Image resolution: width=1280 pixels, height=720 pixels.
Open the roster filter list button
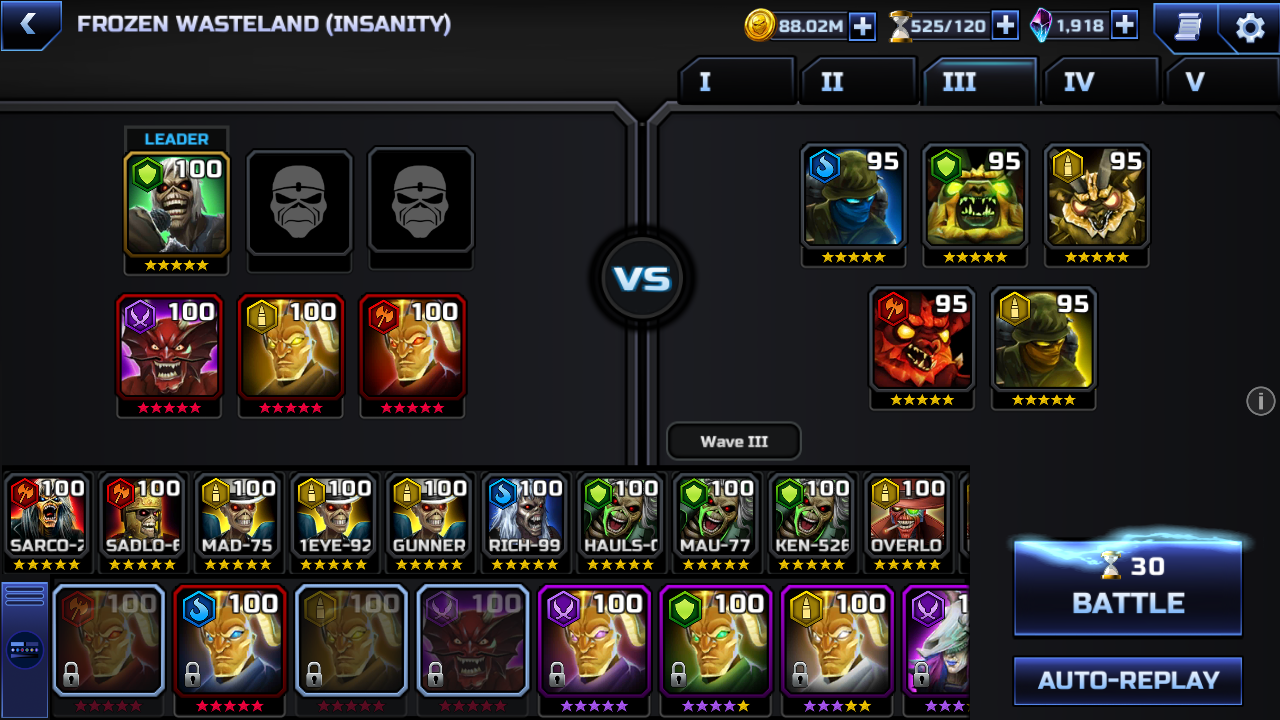(x=25, y=595)
